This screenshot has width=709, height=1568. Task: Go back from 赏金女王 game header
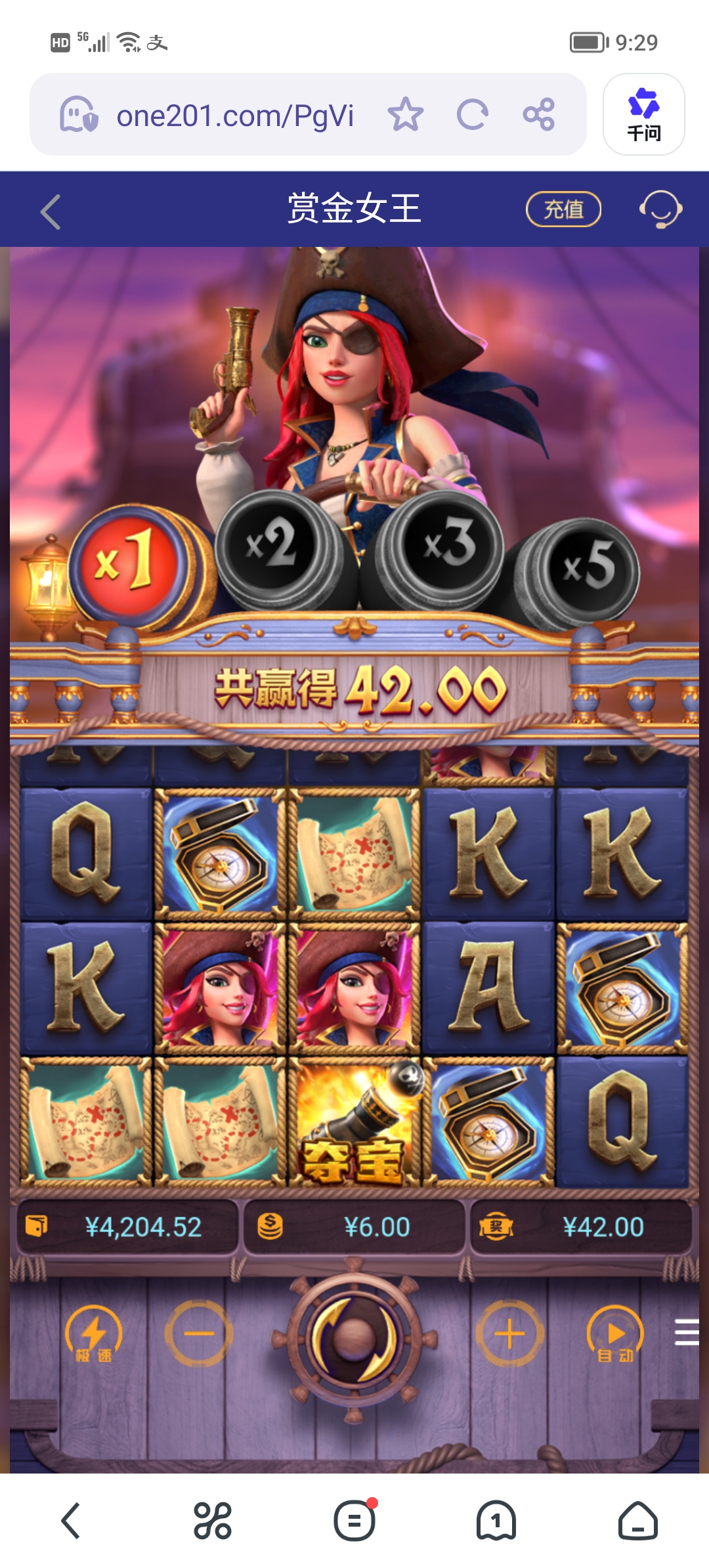click(51, 211)
